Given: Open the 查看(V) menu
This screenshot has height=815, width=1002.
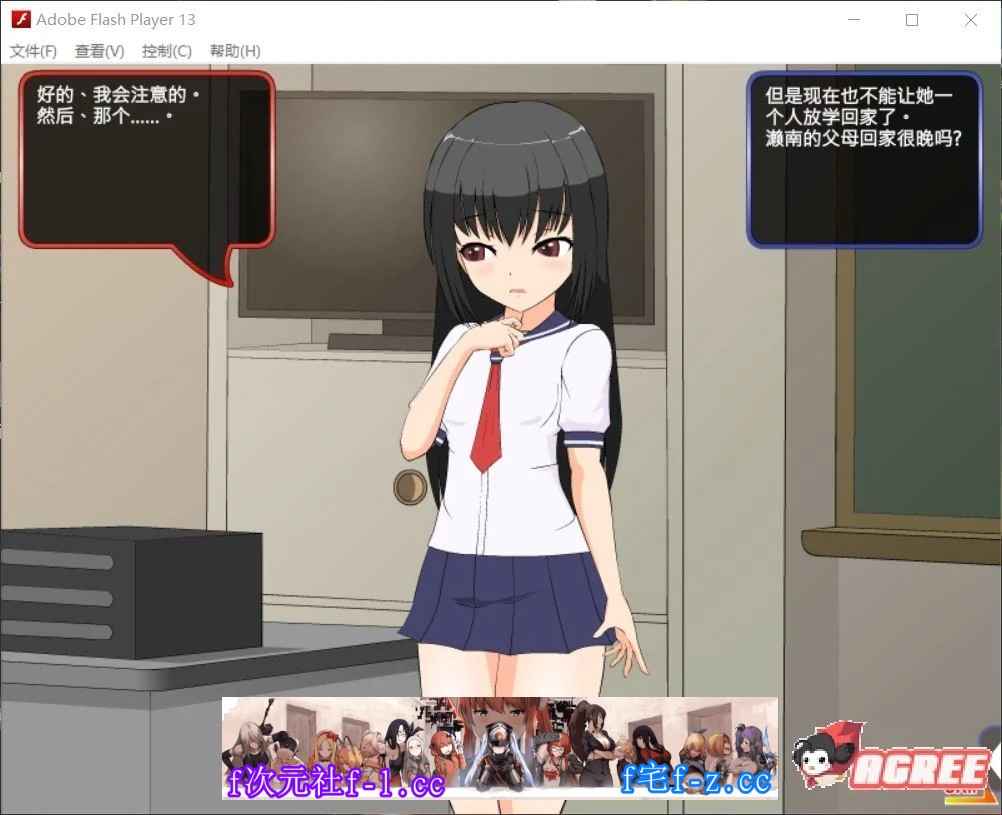Looking at the screenshot, I should point(99,51).
